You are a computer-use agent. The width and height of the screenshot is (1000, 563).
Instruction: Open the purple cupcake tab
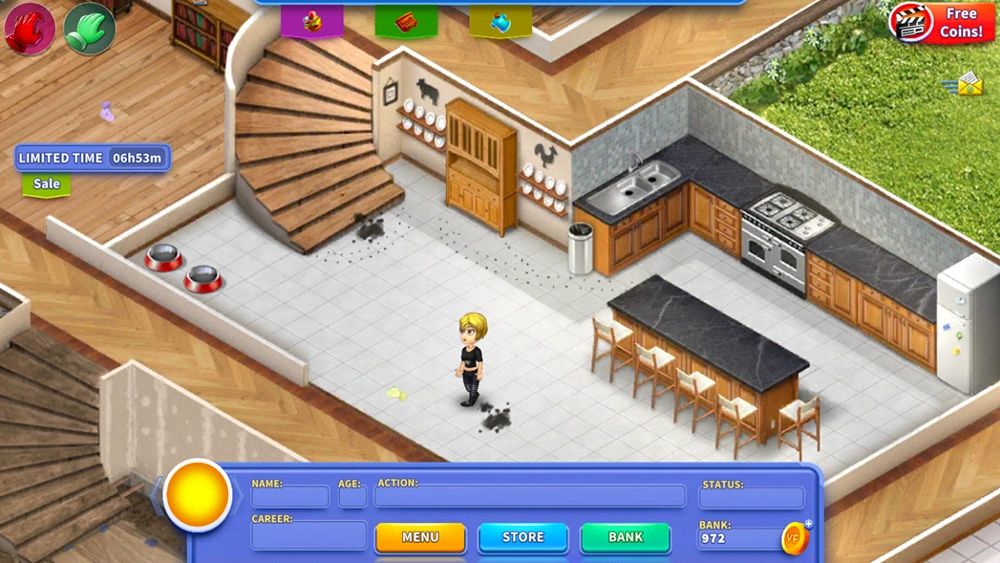312,21
